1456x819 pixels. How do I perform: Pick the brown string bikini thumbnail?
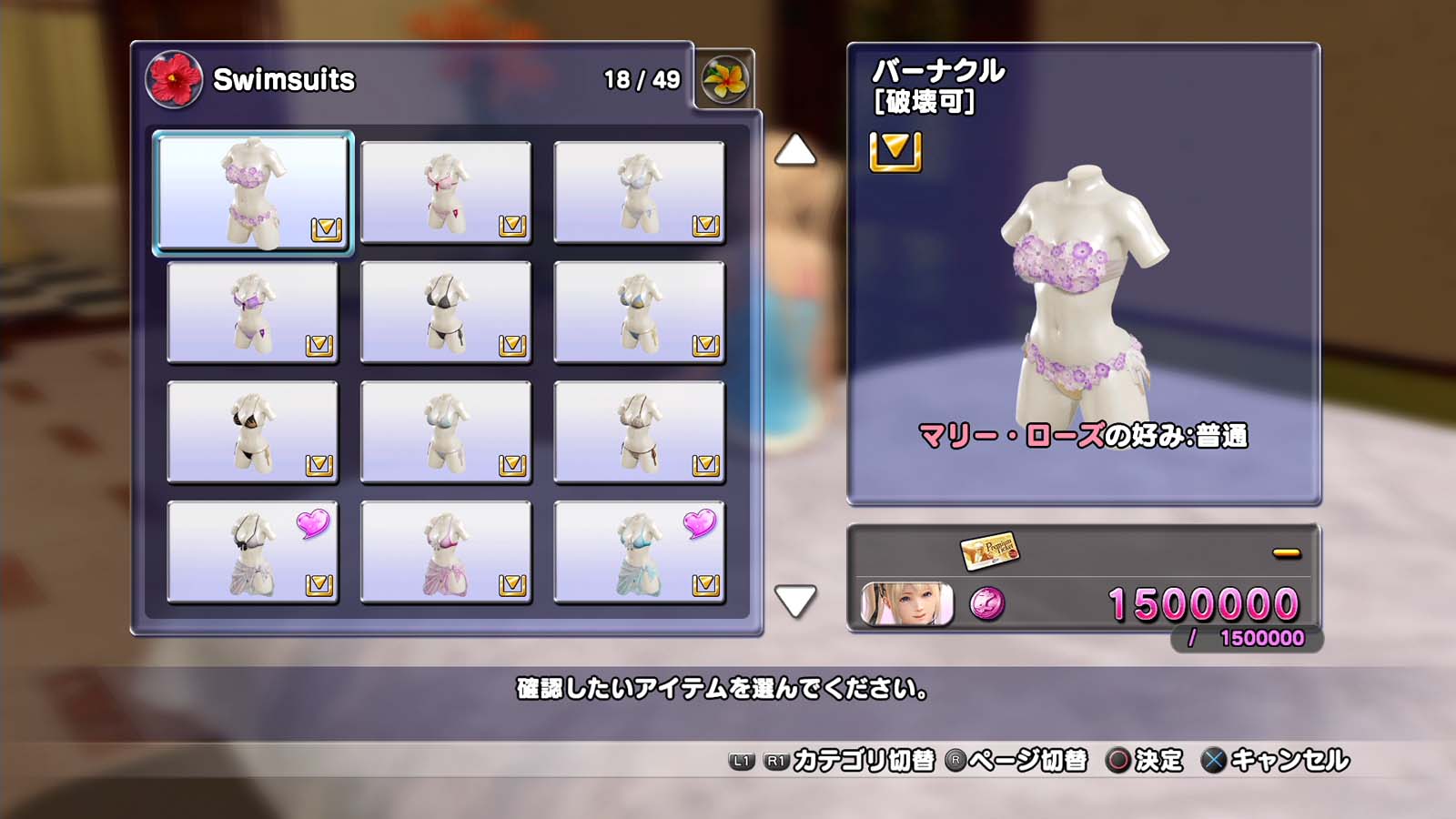click(639, 432)
